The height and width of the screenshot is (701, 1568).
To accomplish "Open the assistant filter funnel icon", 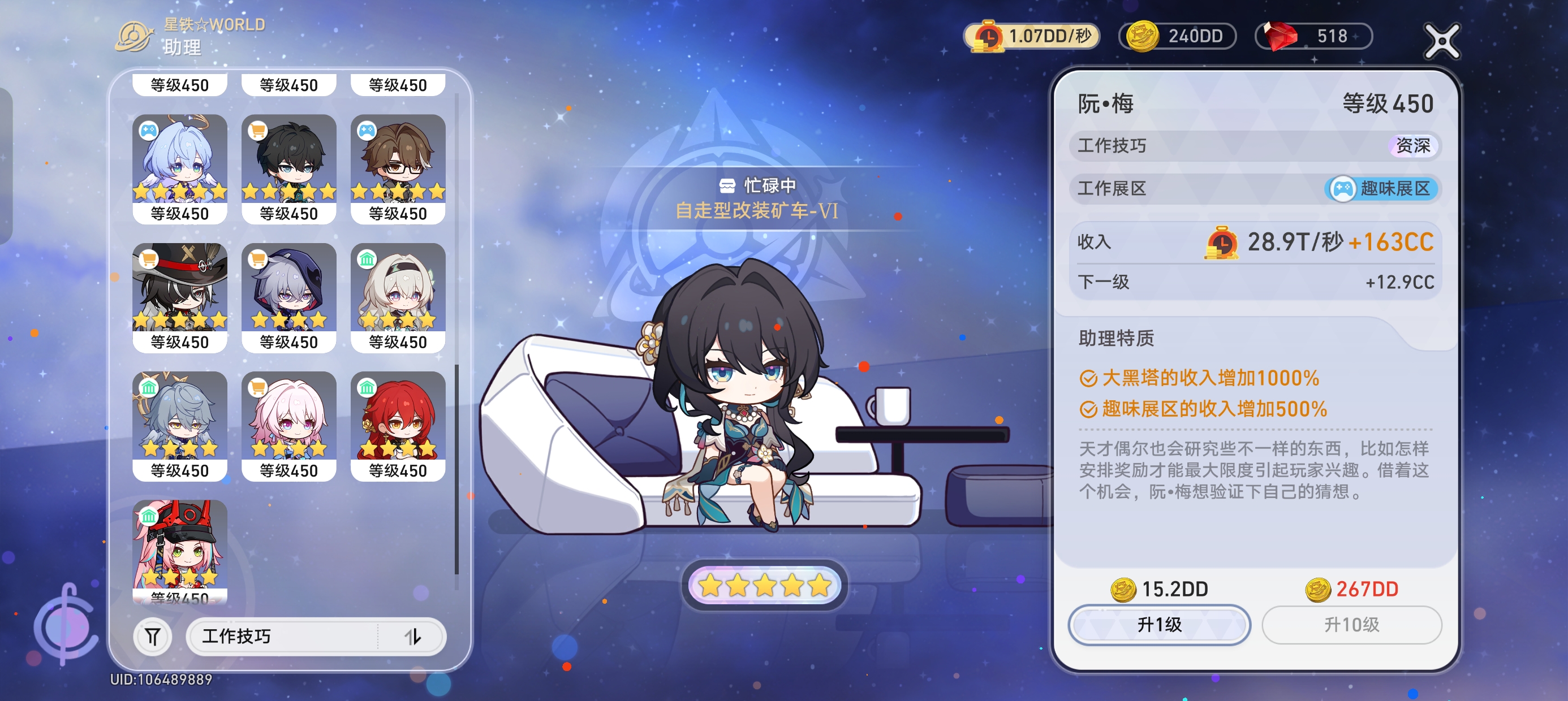I will (152, 637).
